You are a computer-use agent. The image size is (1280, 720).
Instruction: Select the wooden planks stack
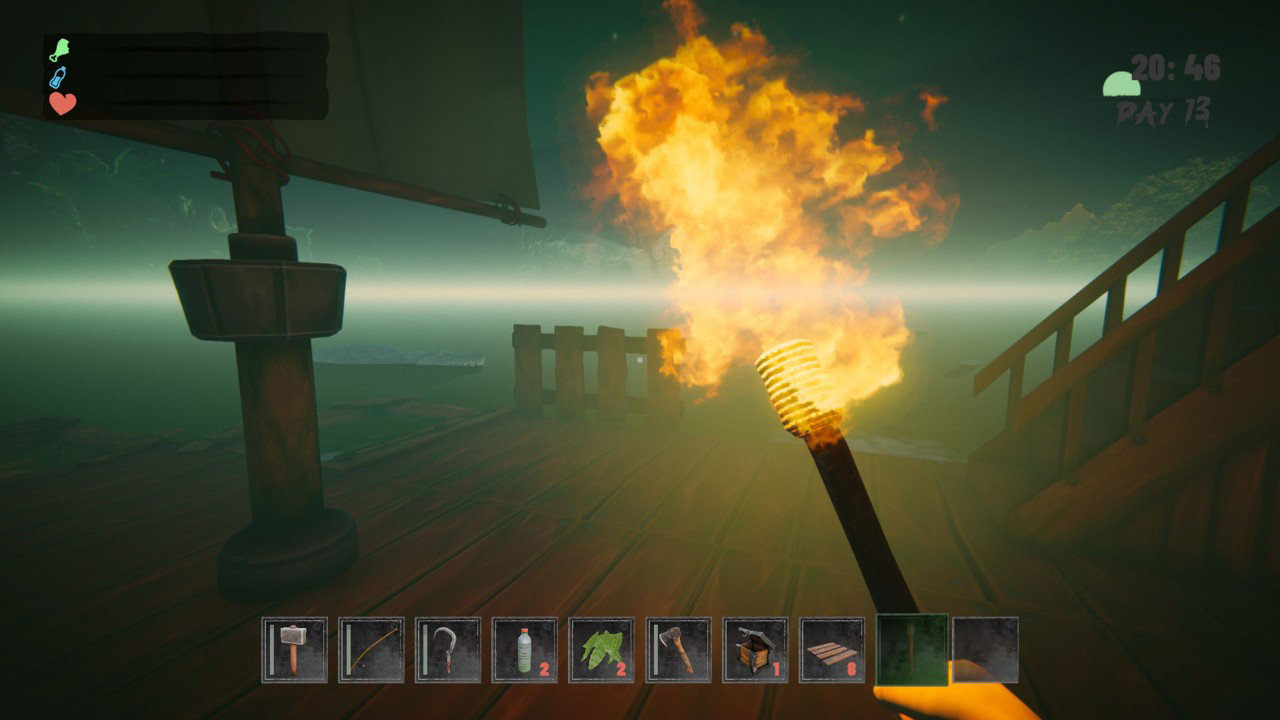point(831,650)
